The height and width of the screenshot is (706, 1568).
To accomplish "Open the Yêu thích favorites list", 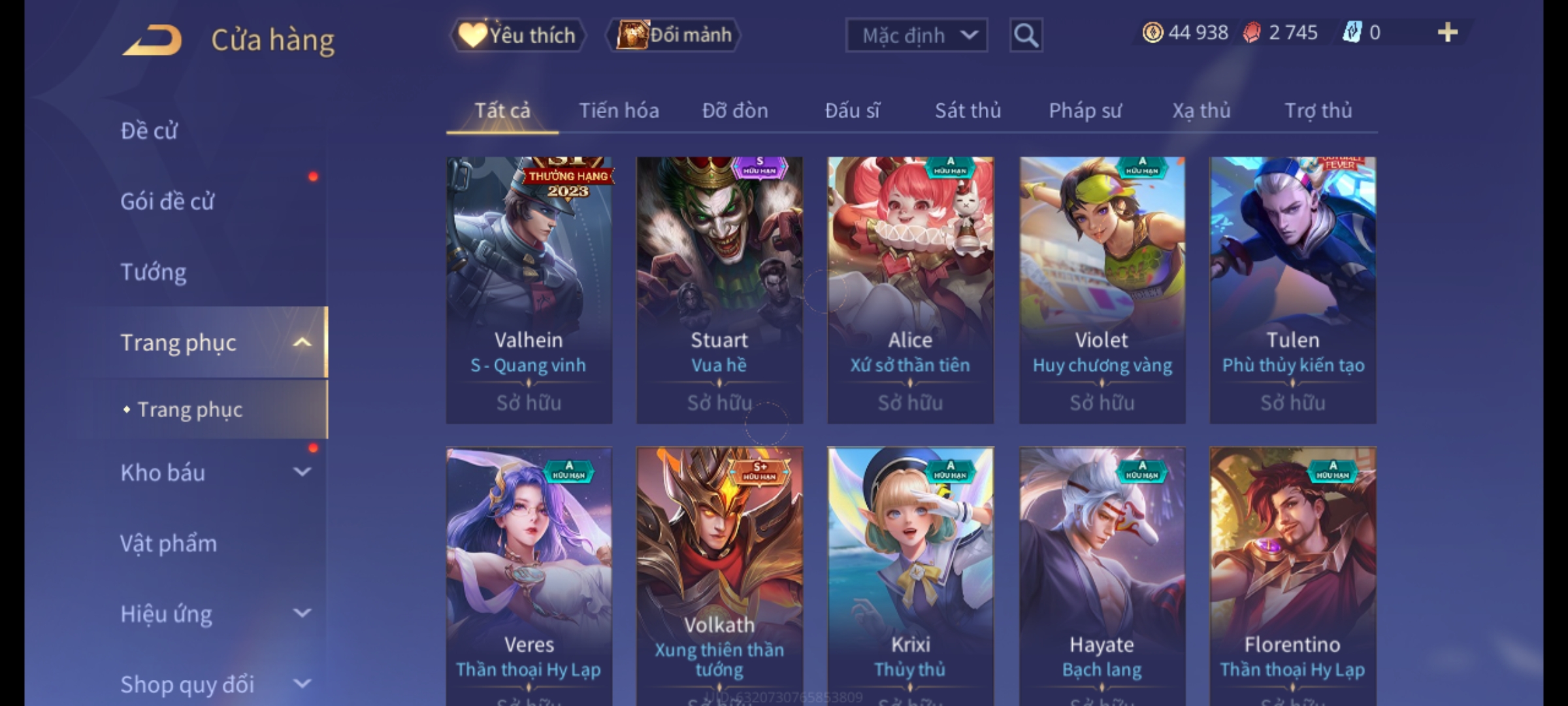I will coord(517,35).
